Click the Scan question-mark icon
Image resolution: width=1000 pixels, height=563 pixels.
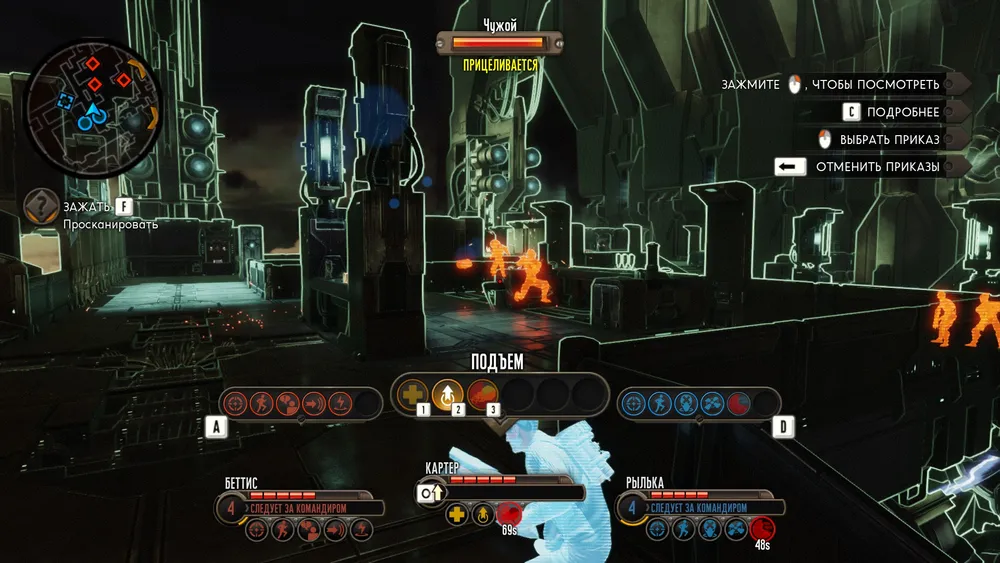click(x=41, y=206)
